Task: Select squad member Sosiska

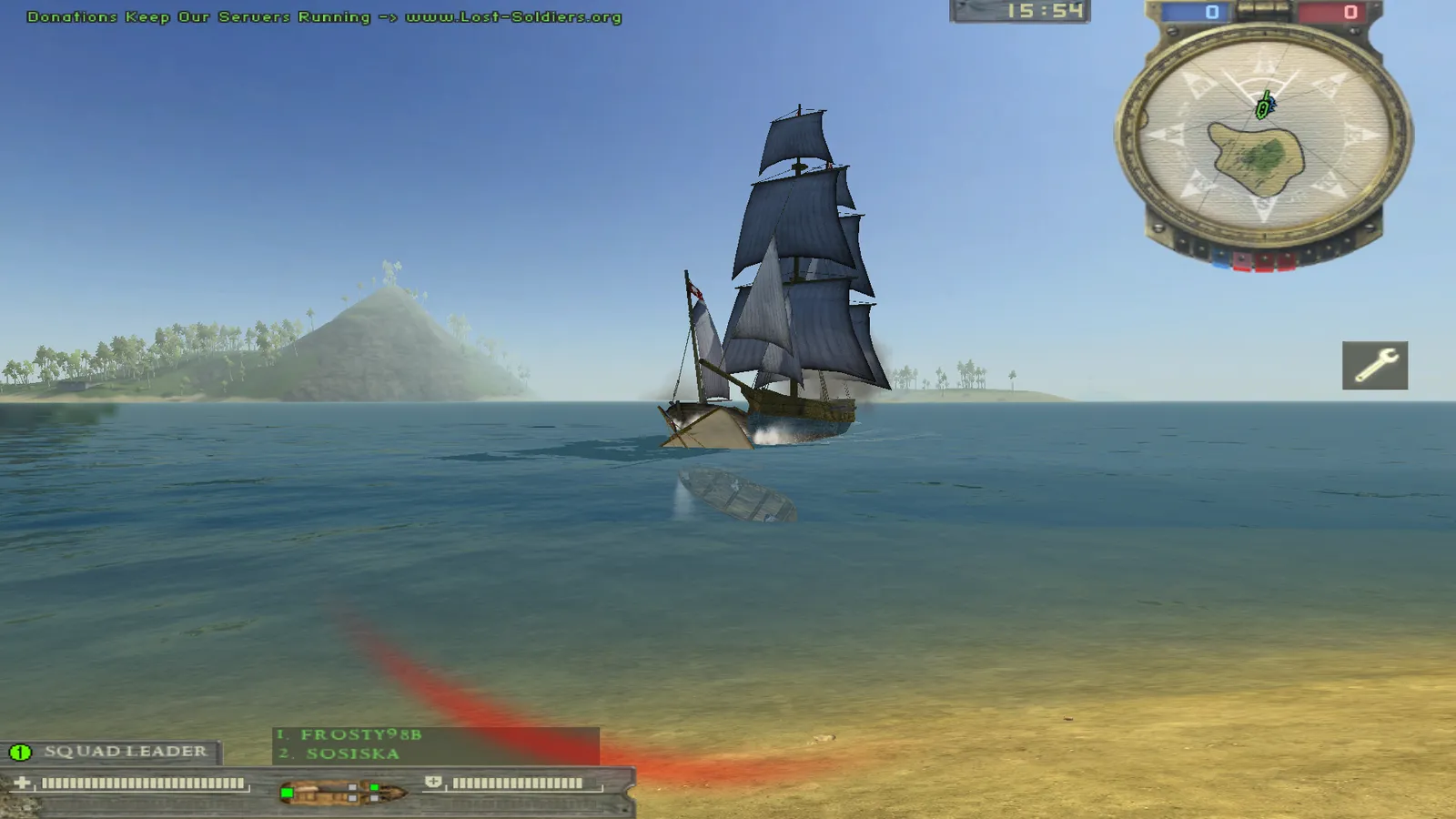Action: [352, 753]
